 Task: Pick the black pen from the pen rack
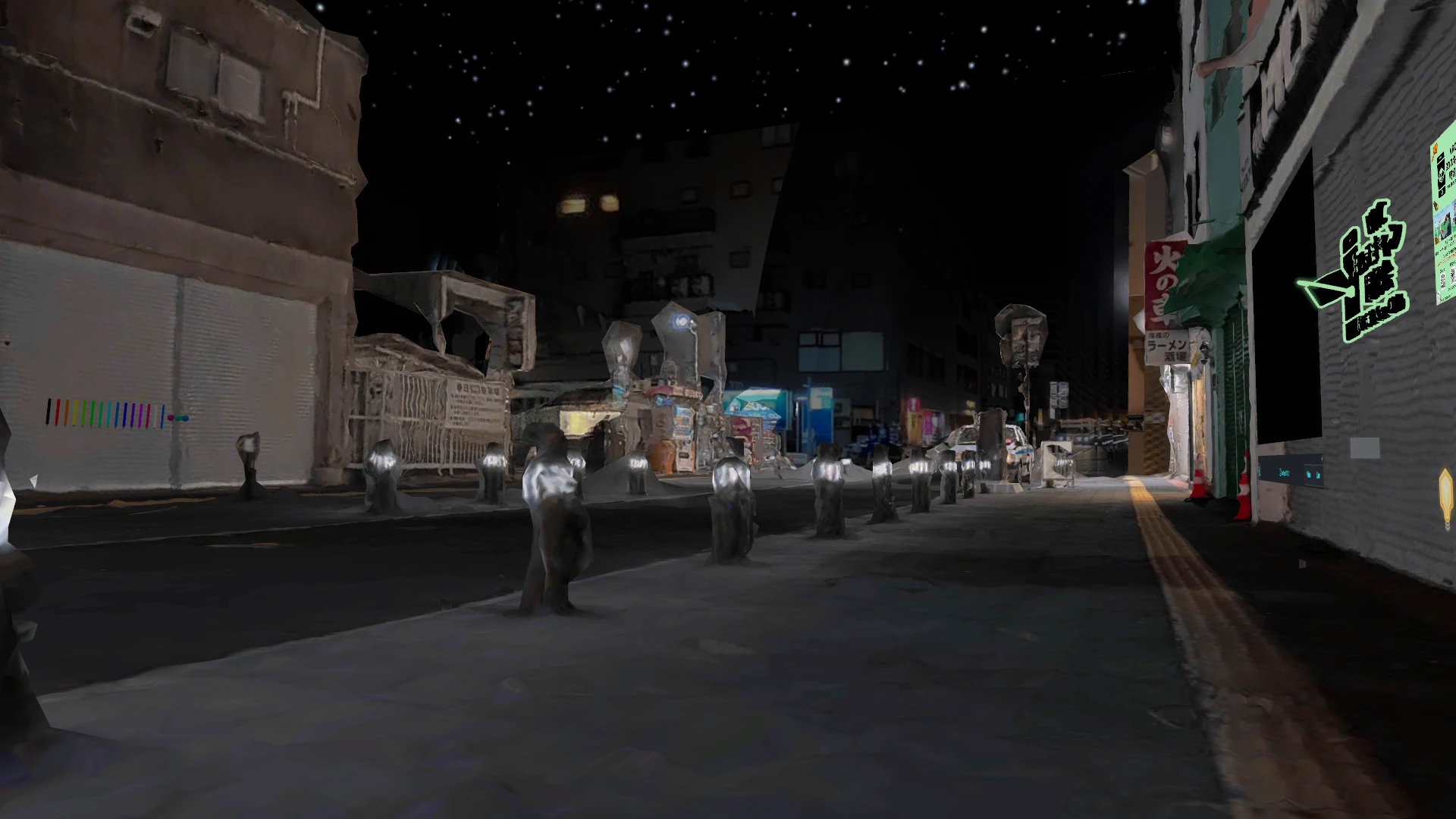click(x=49, y=413)
